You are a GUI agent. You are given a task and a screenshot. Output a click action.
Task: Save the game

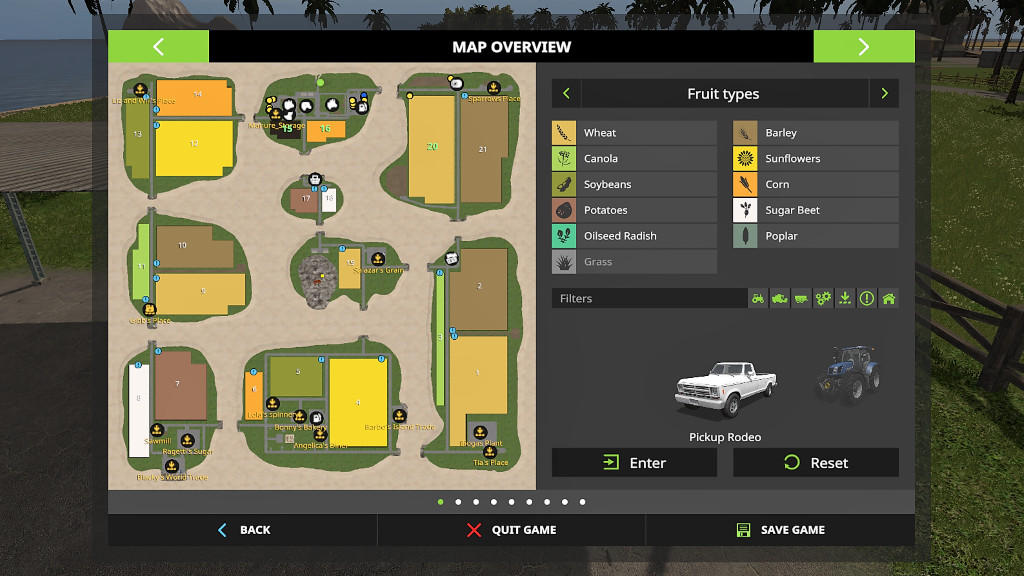click(780, 530)
